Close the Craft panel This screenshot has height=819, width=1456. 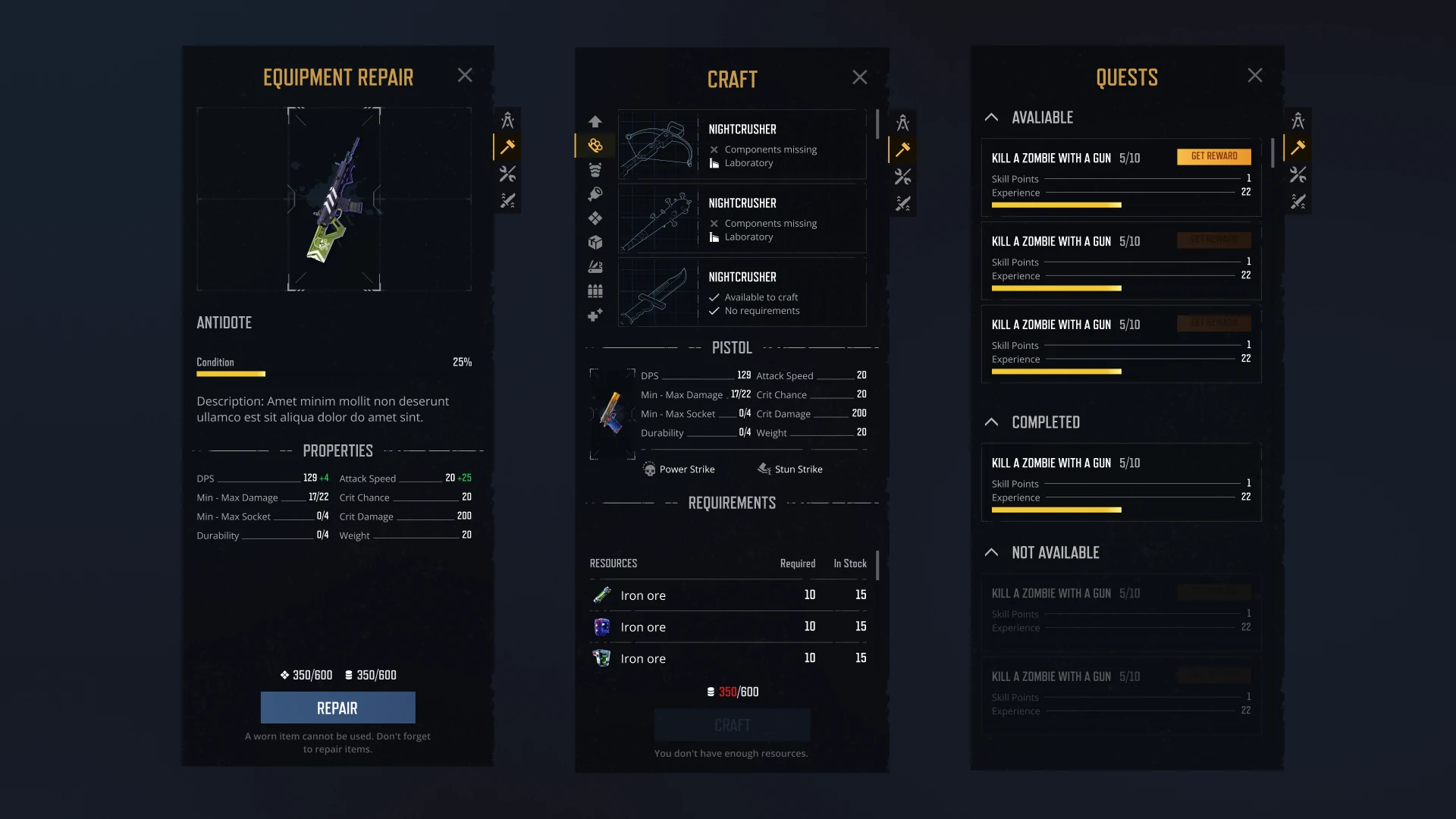coord(859,77)
